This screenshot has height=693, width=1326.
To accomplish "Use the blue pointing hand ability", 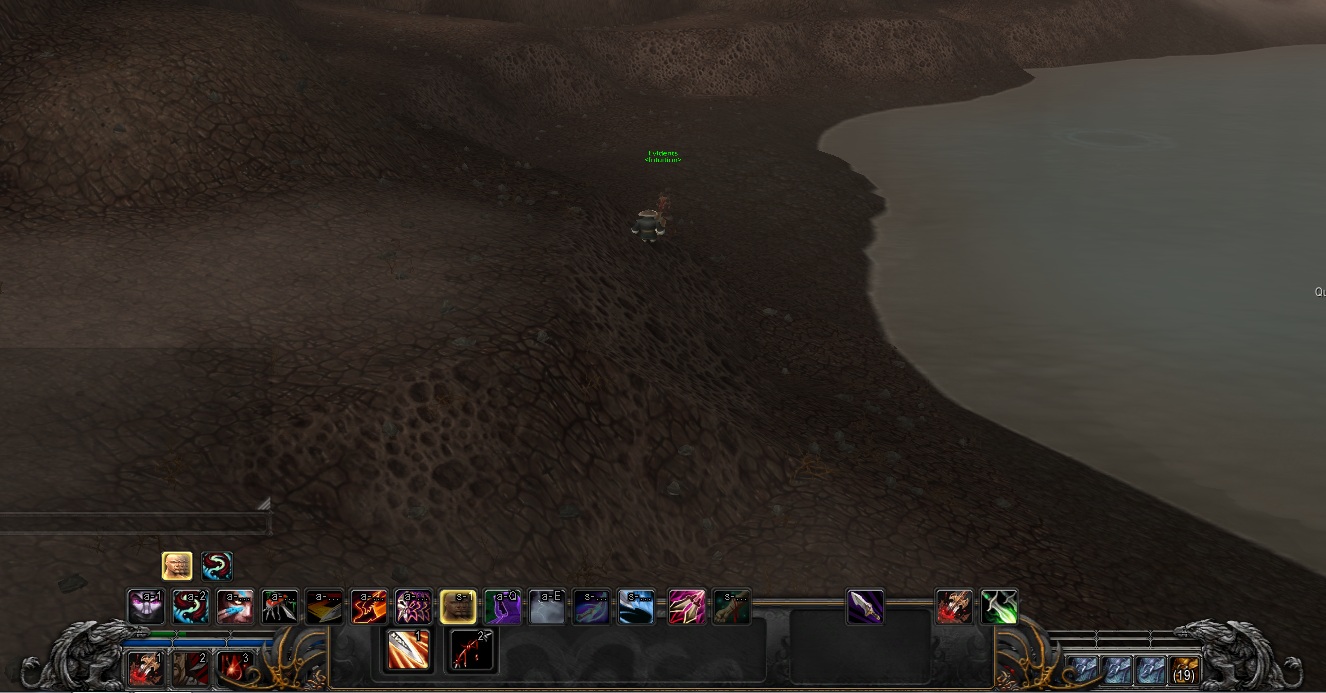I will coord(235,607).
